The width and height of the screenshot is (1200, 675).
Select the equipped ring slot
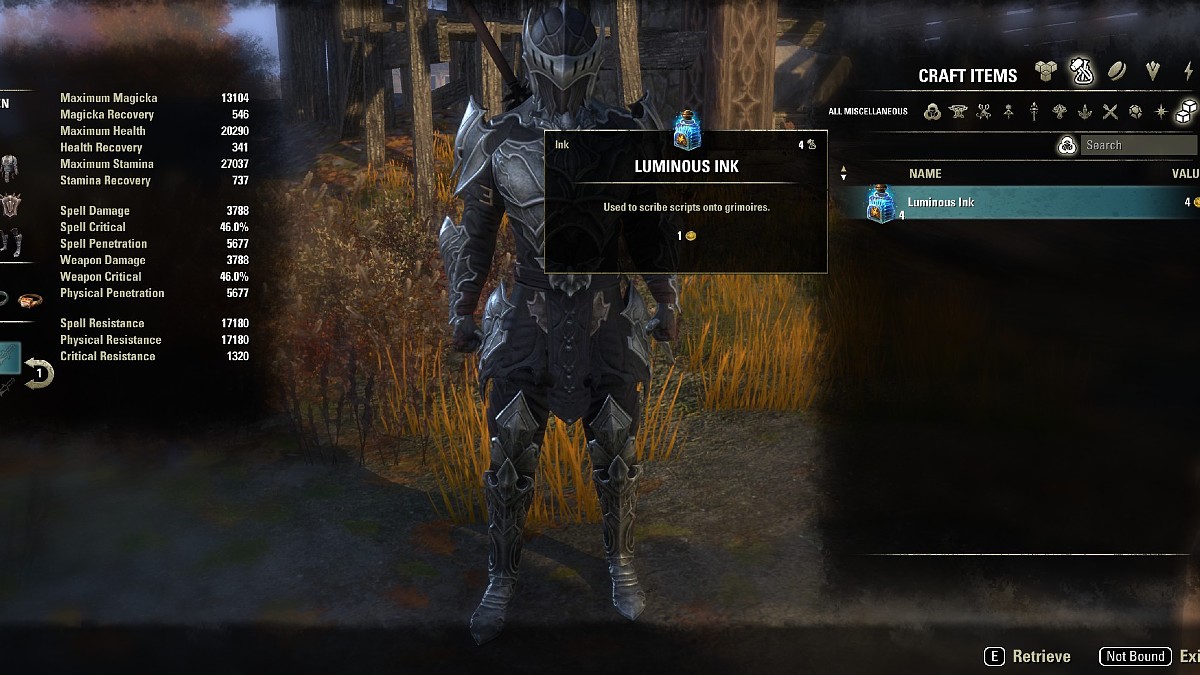[30, 300]
